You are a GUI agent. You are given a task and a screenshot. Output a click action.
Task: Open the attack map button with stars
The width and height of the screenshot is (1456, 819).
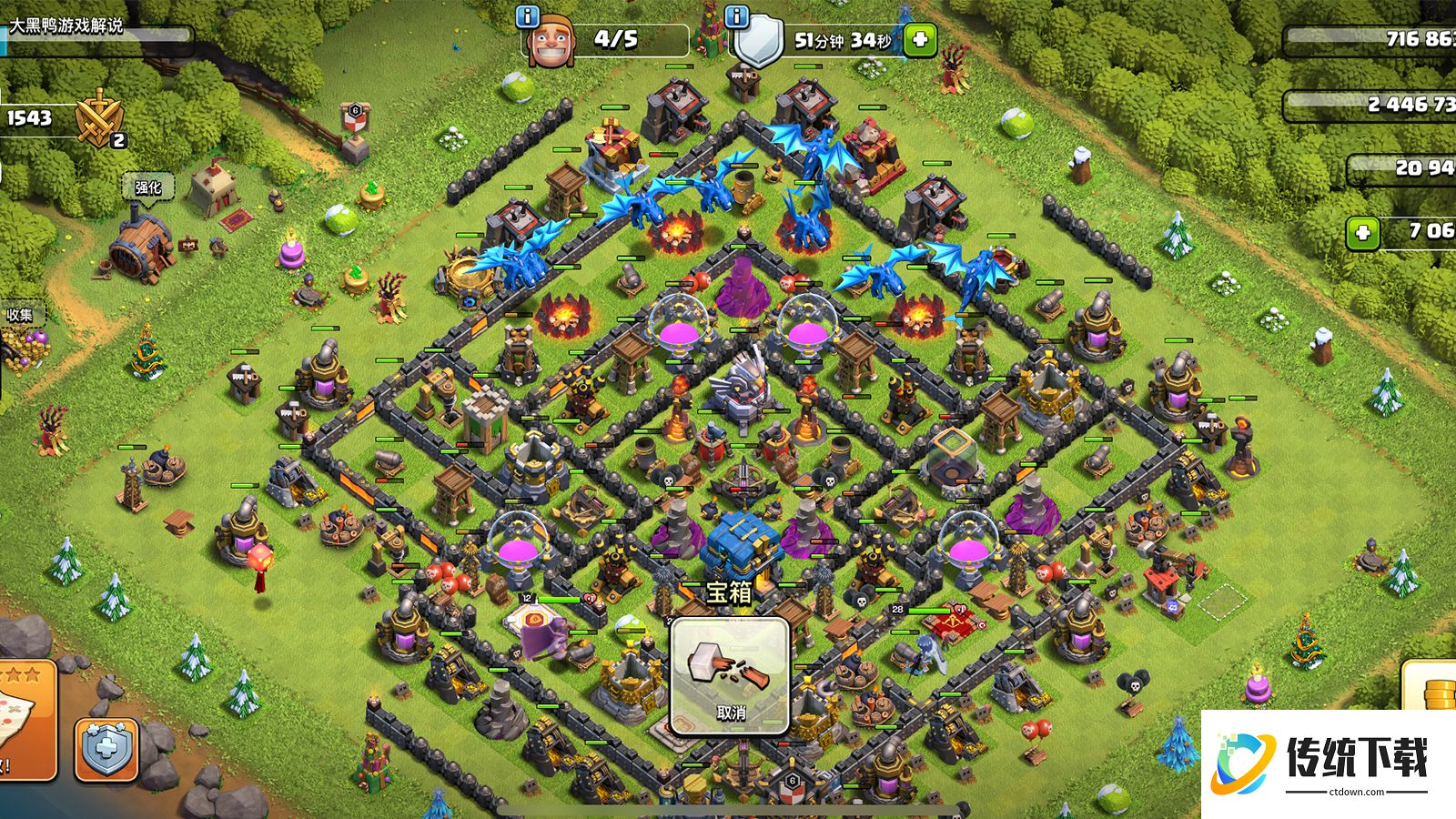[25, 721]
